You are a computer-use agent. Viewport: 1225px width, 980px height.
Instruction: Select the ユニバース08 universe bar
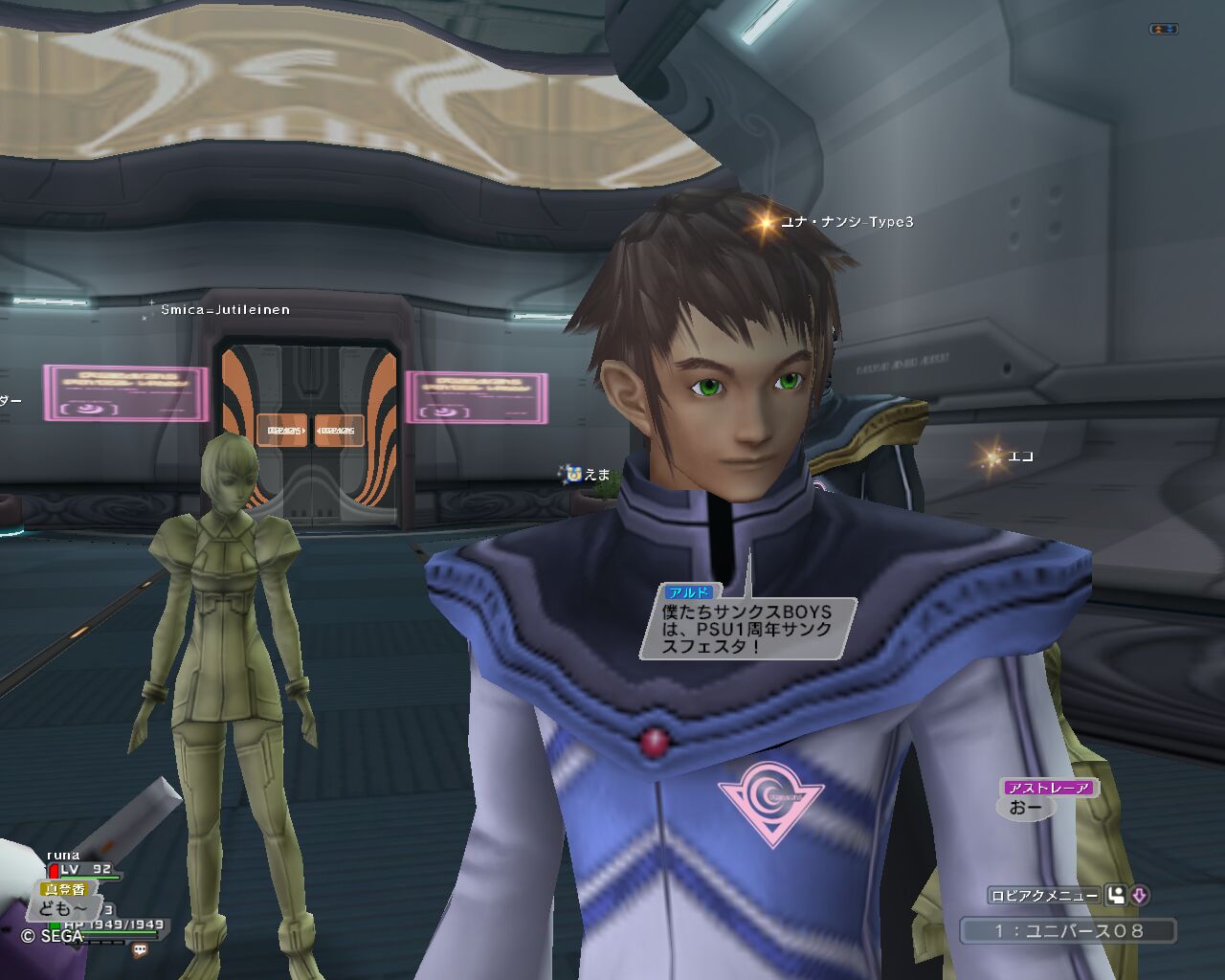[x=1068, y=930]
